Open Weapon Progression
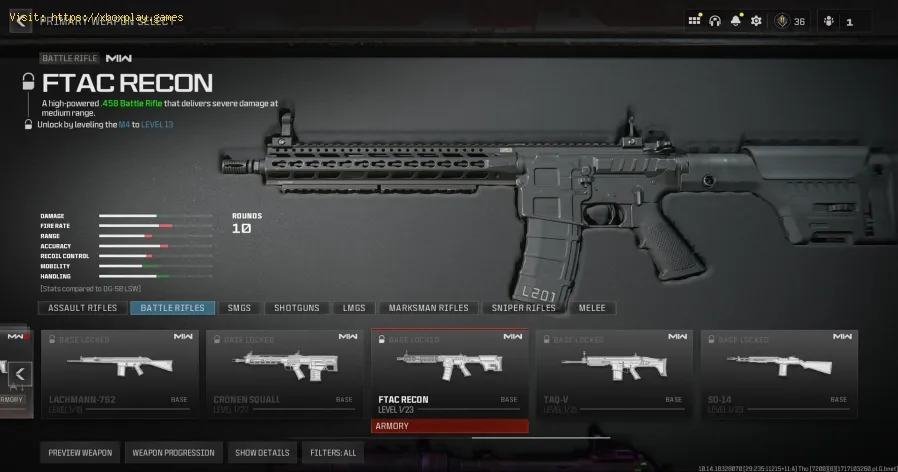The image size is (898, 472). 173,453
